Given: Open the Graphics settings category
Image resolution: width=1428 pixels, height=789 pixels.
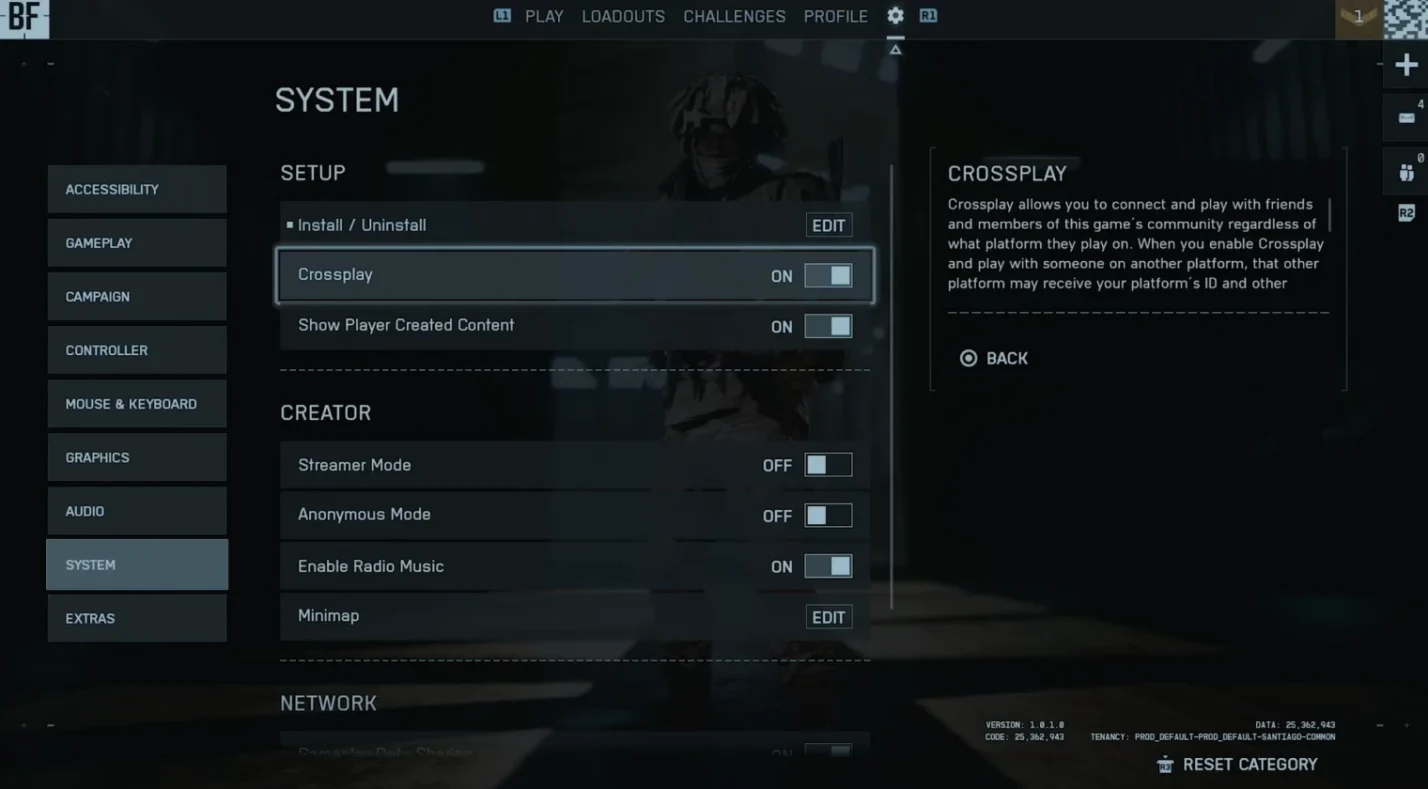Looking at the screenshot, I should (136, 458).
